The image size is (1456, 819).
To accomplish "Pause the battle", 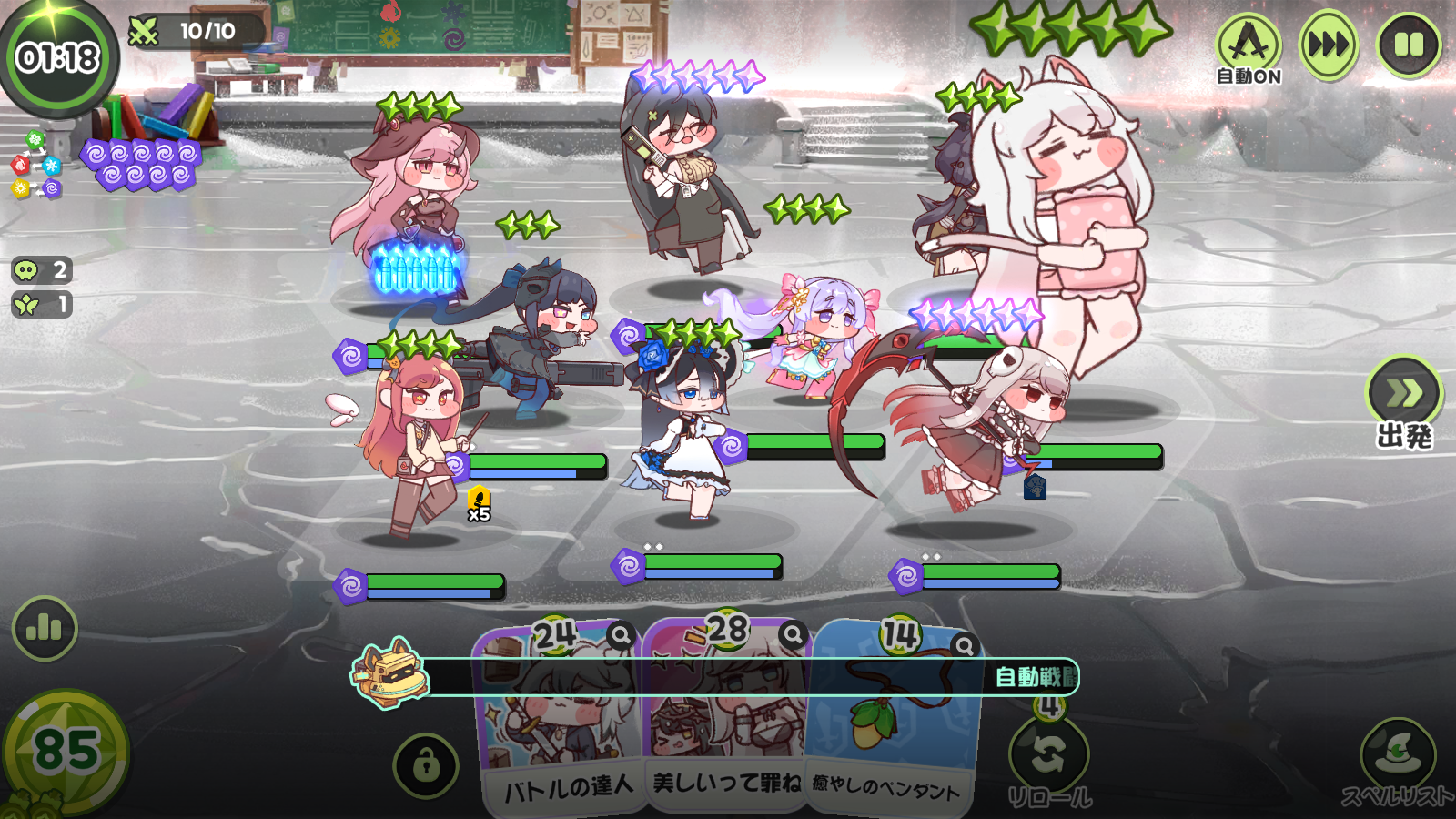I will (x=1409, y=45).
